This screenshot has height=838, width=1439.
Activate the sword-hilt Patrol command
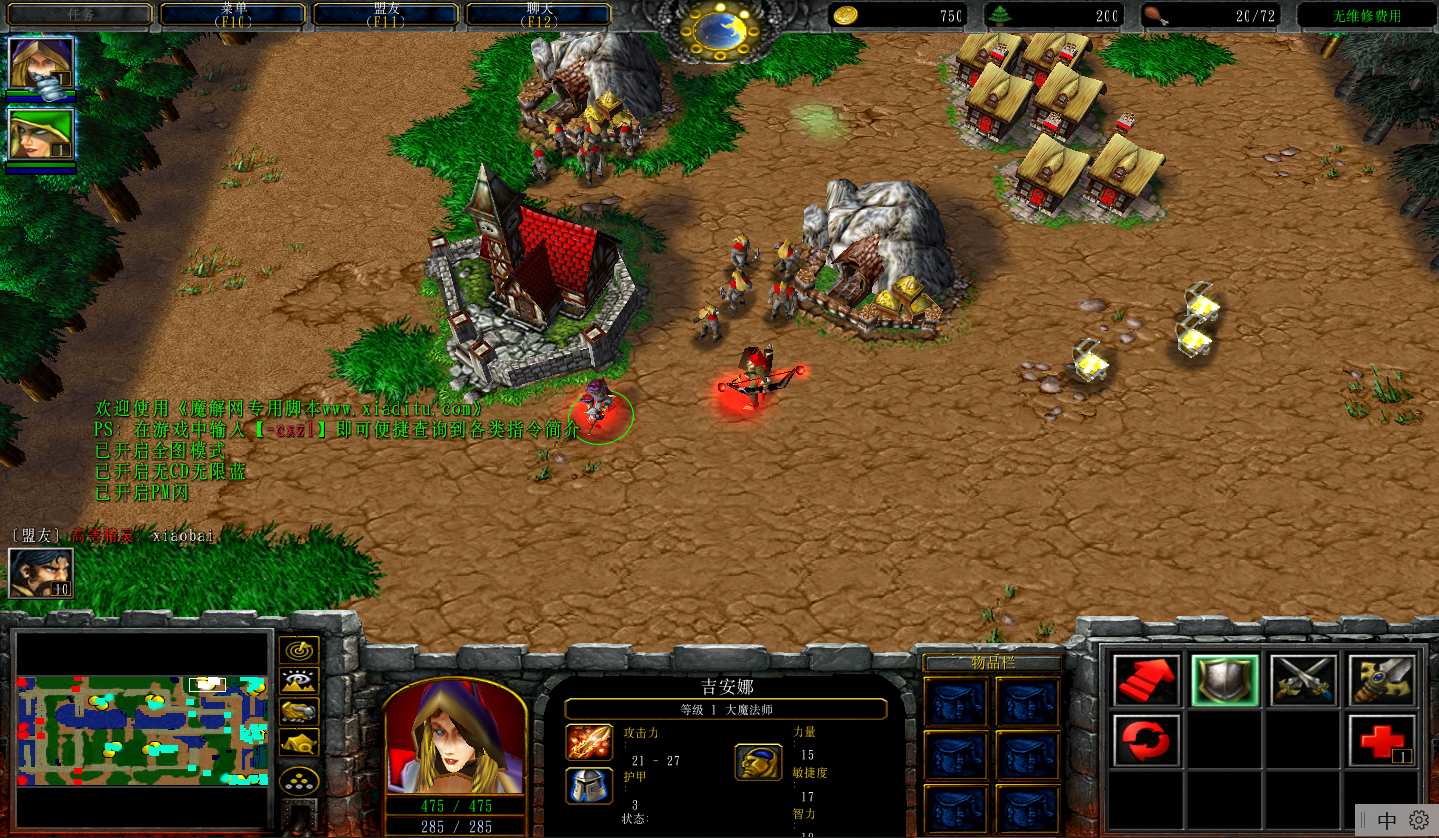[x=1382, y=681]
